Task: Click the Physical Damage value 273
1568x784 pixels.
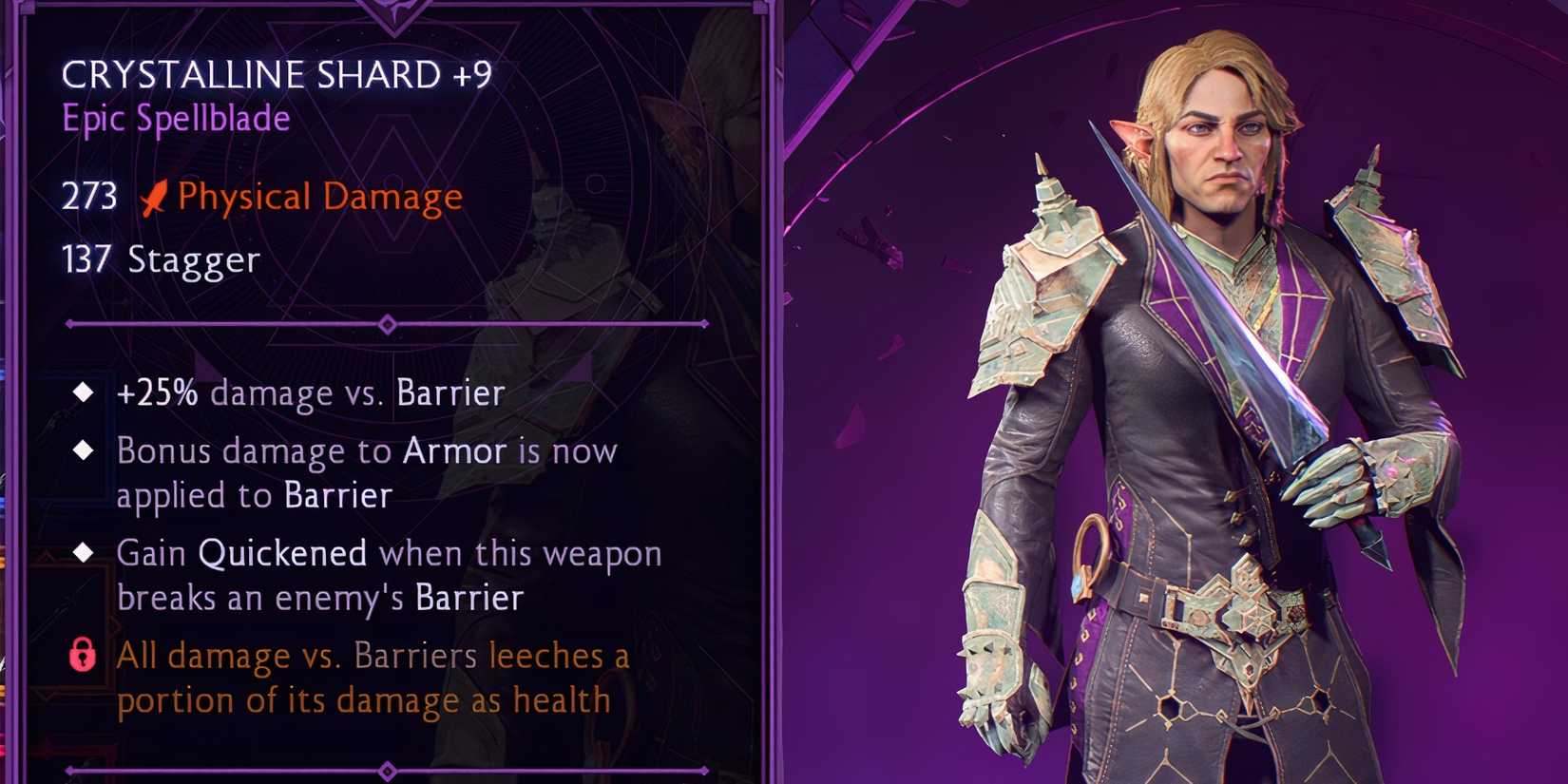Action: tap(87, 196)
